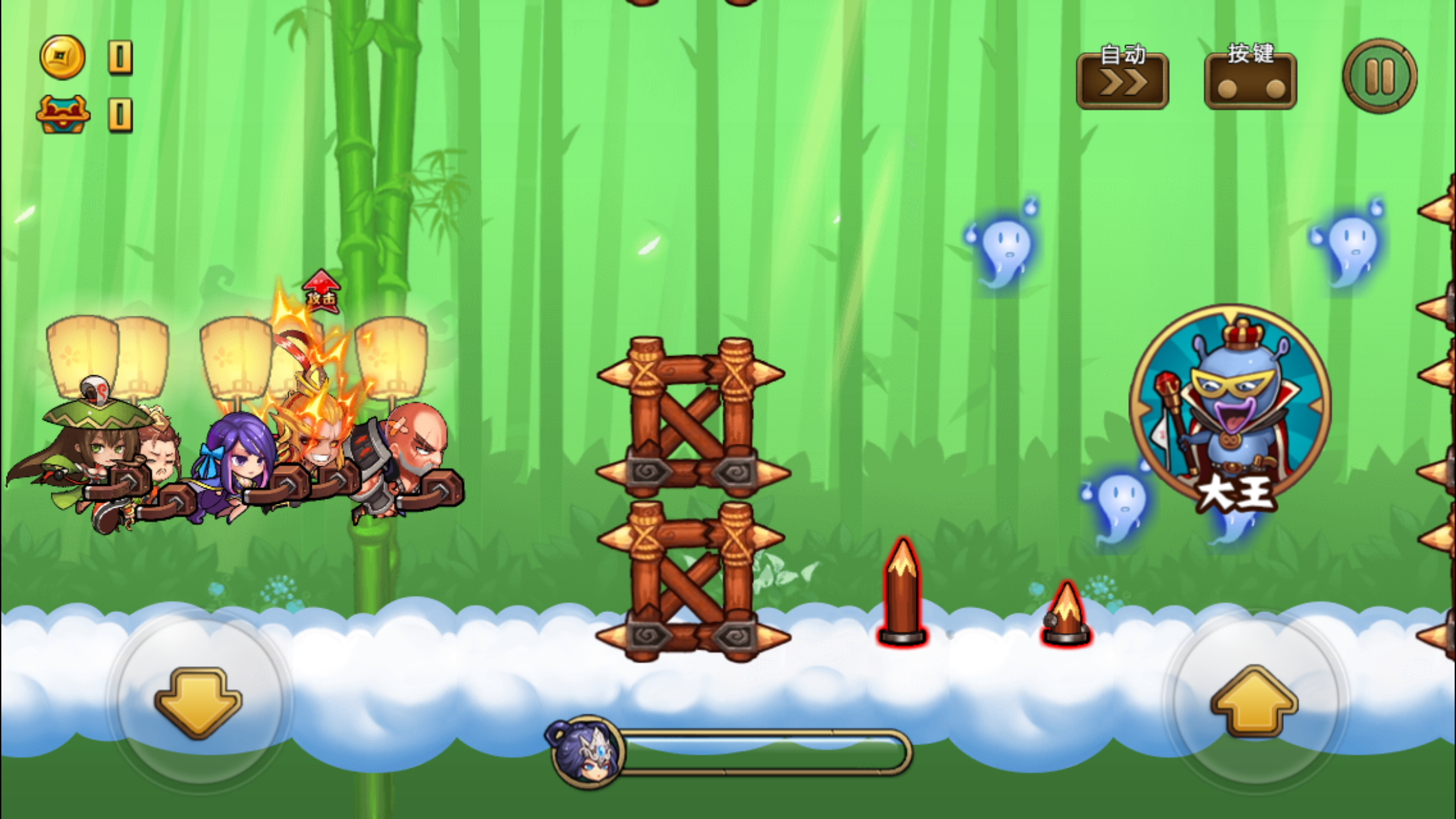The image size is (1456, 819).
Task: Tap the double-chevron speed expander
Action: 1123,81
